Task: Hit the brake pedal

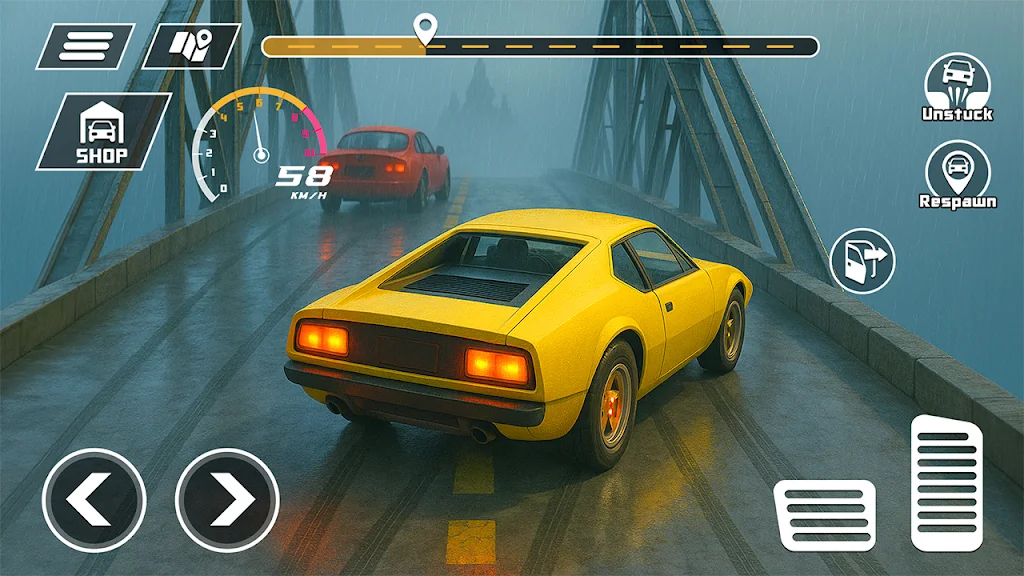Action: (825, 514)
